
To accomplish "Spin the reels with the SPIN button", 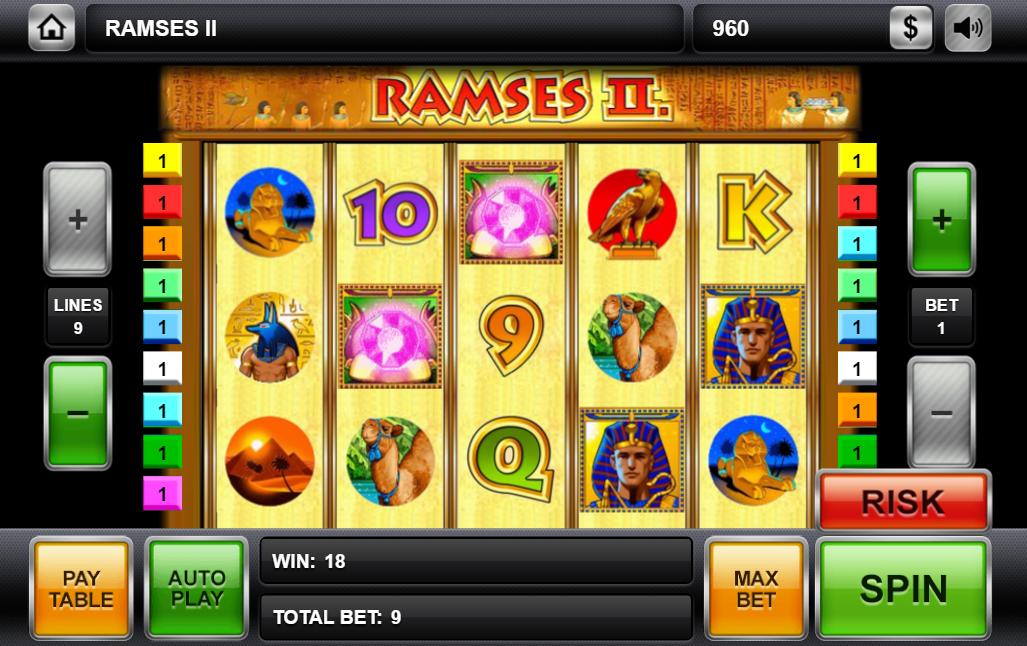I will point(903,588).
